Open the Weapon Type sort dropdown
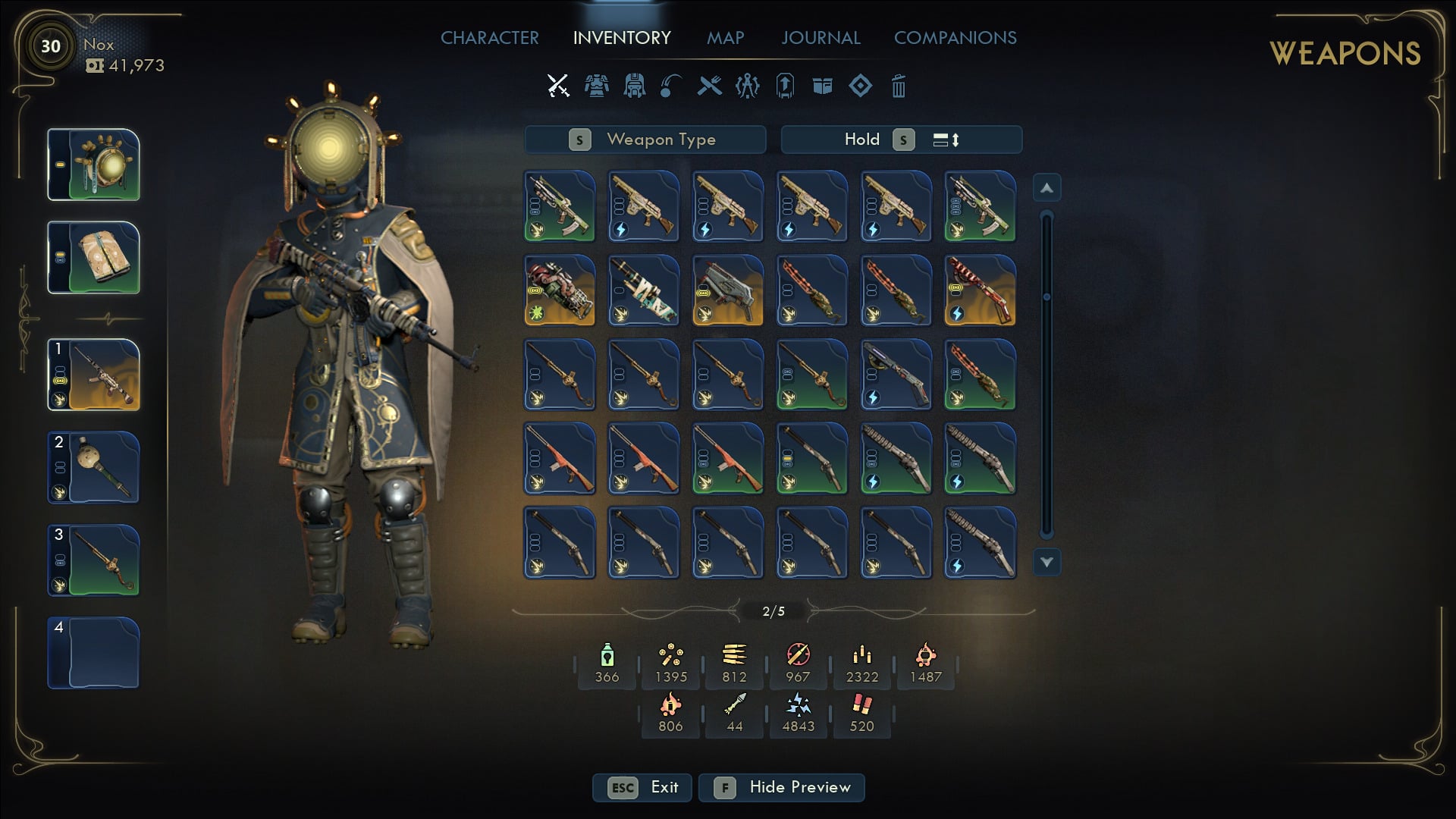The height and width of the screenshot is (819, 1456). (645, 140)
